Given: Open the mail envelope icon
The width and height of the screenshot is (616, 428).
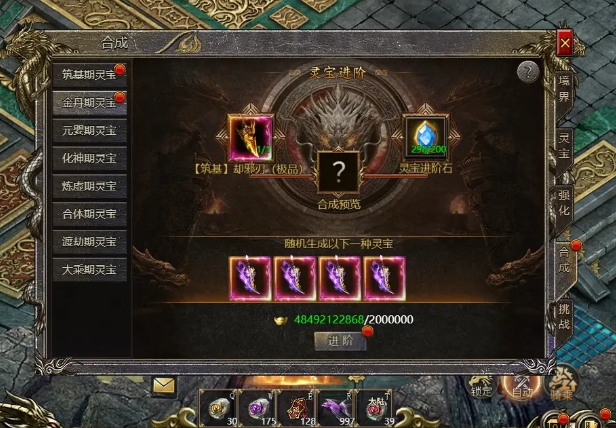Looking at the screenshot, I should (163, 384).
